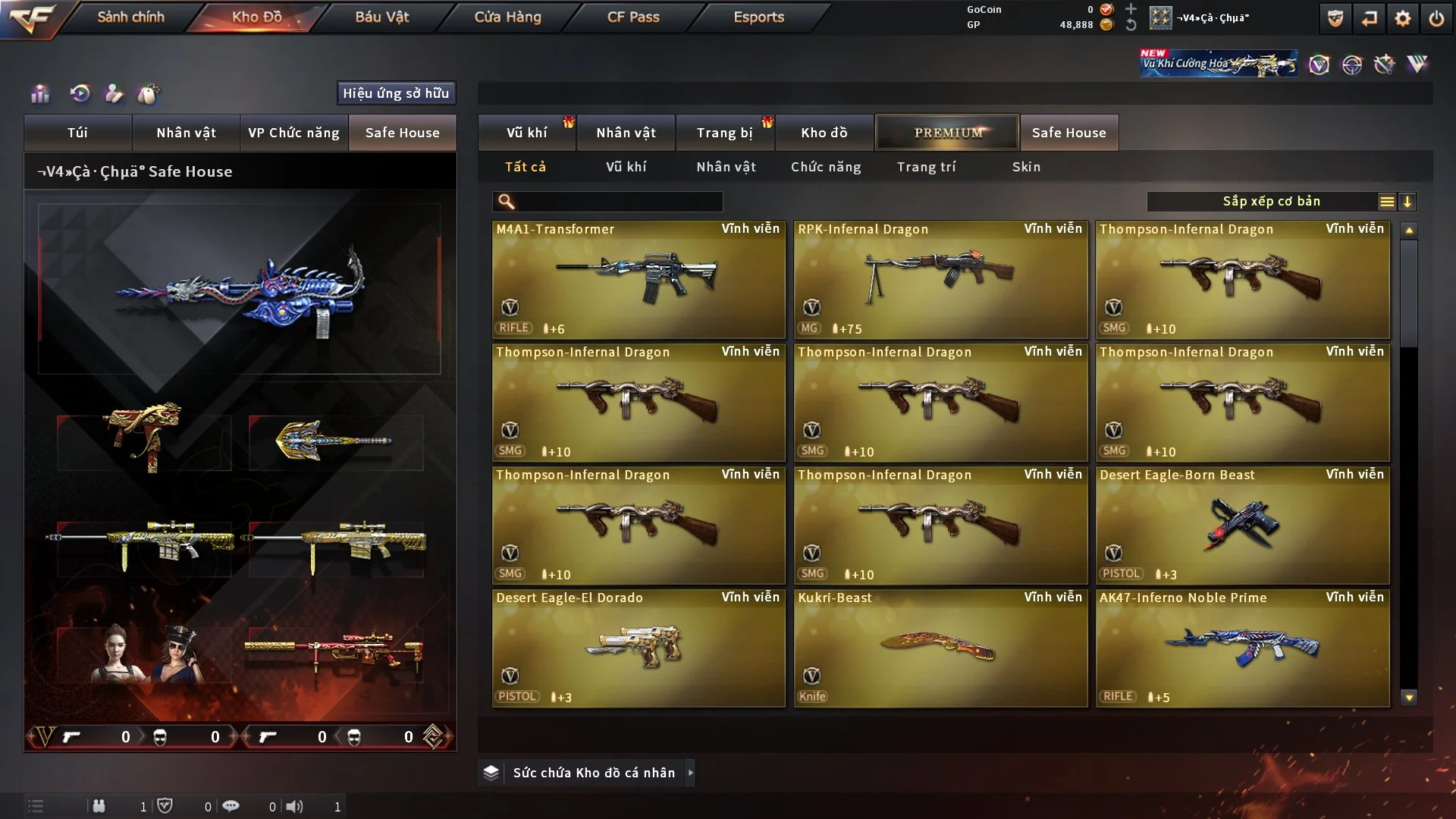Open the Sảnh chính lobby menu

coord(130,17)
